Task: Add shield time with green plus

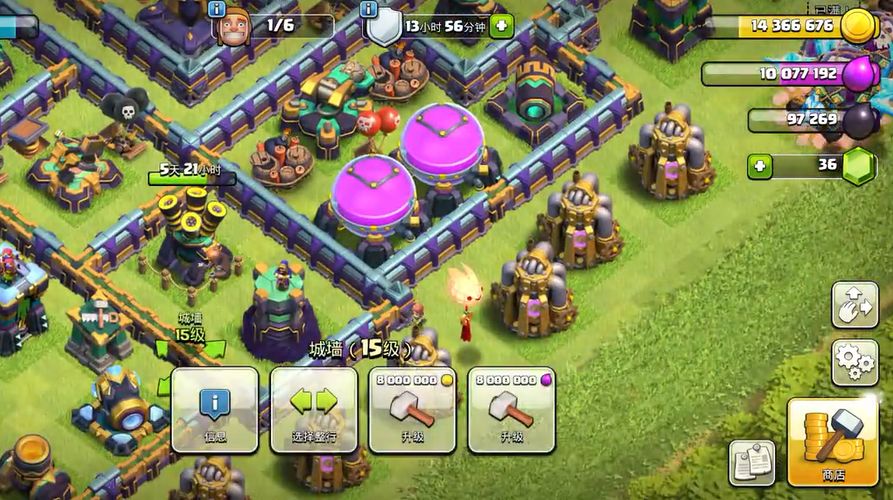Action: pyautogui.click(x=502, y=26)
